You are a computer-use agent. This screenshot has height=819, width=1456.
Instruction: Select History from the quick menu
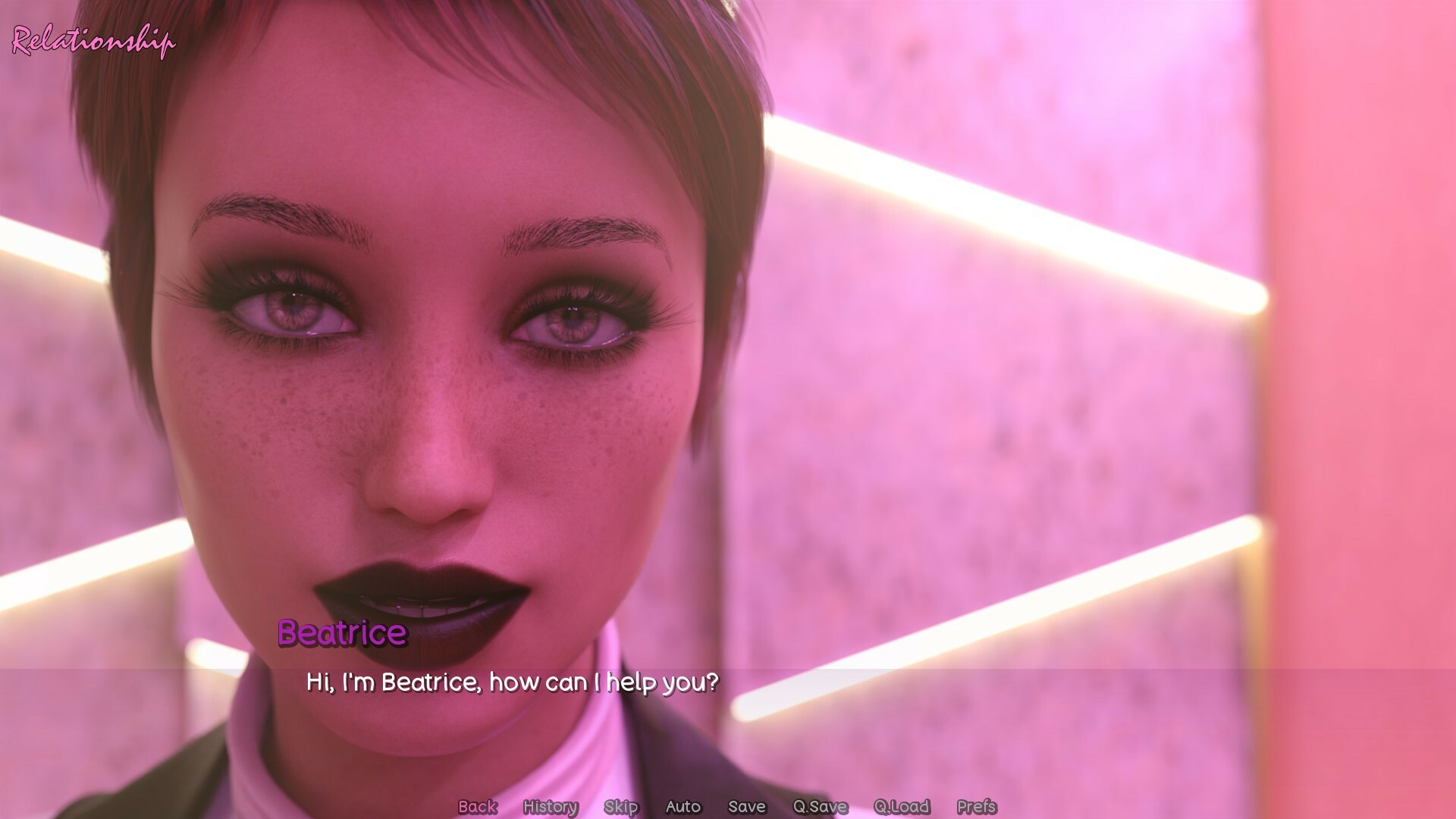click(x=551, y=807)
